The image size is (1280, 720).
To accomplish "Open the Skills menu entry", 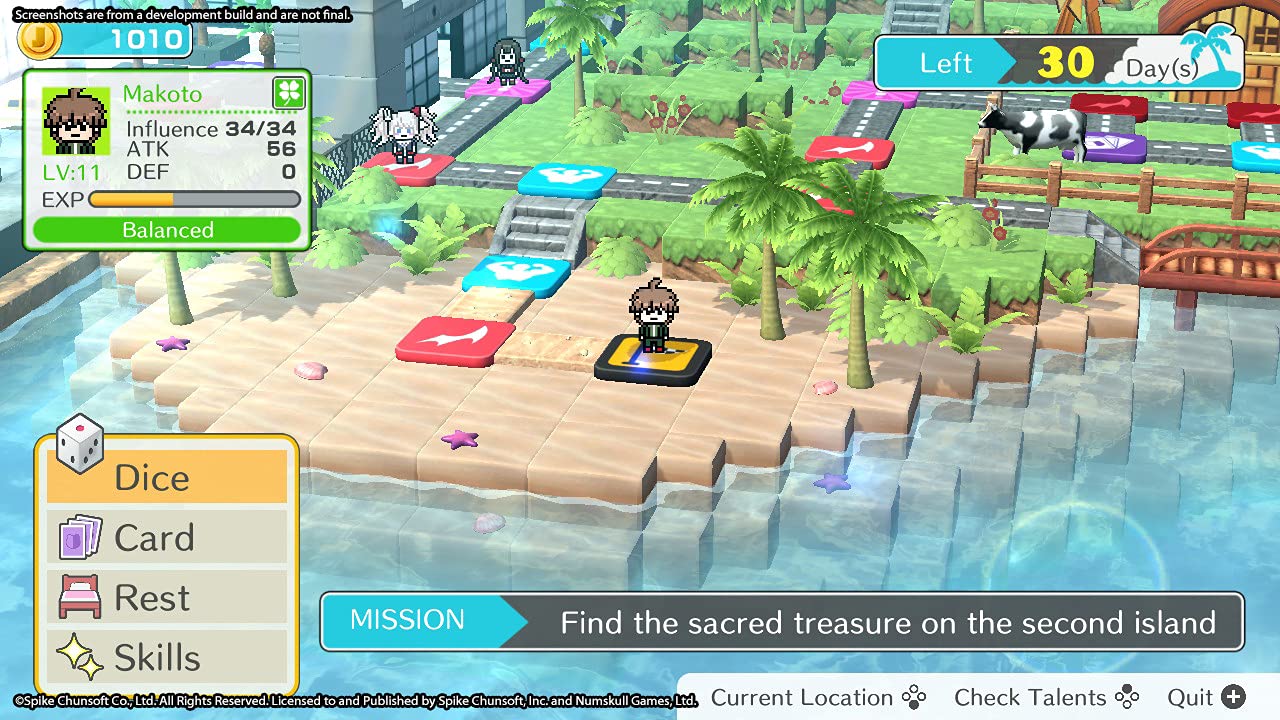I will click(167, 658).
